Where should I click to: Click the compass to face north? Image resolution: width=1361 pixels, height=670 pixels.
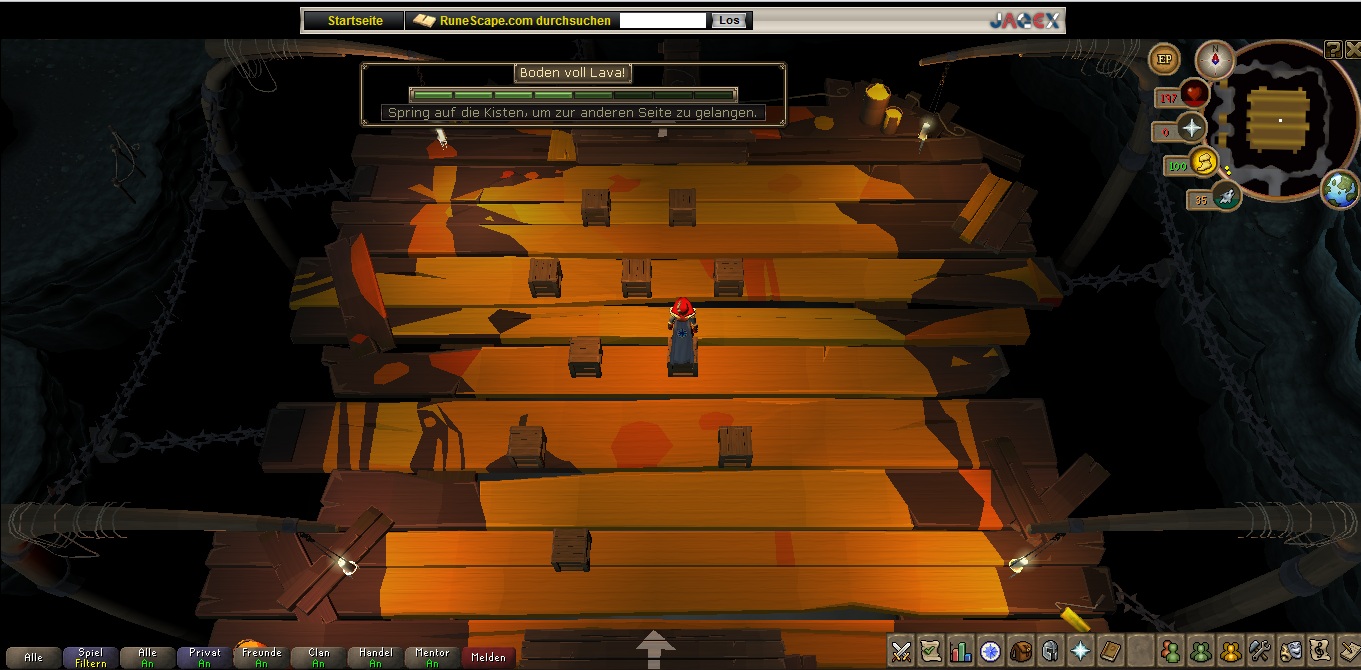coord(1216,60)
